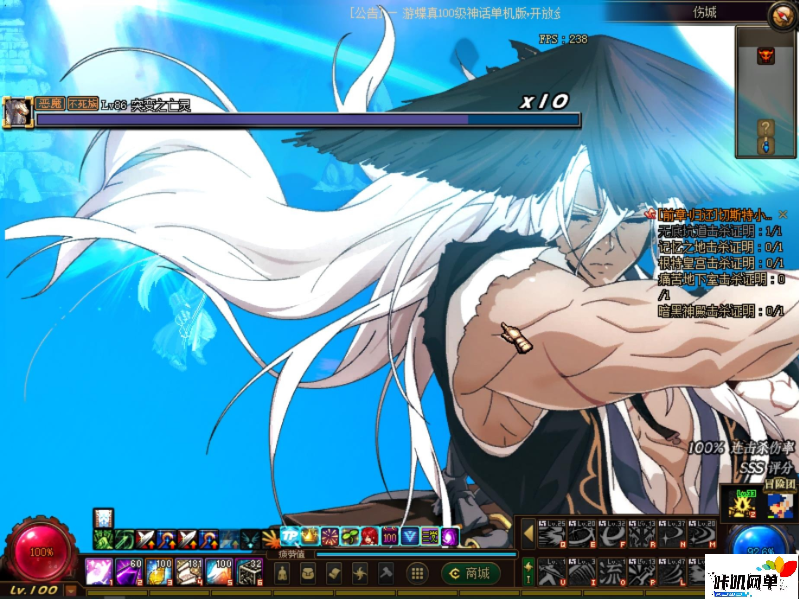This screenshot has height=599, width=799.
Task: Click the golden crown buff icon
Action: coord(310,537)
